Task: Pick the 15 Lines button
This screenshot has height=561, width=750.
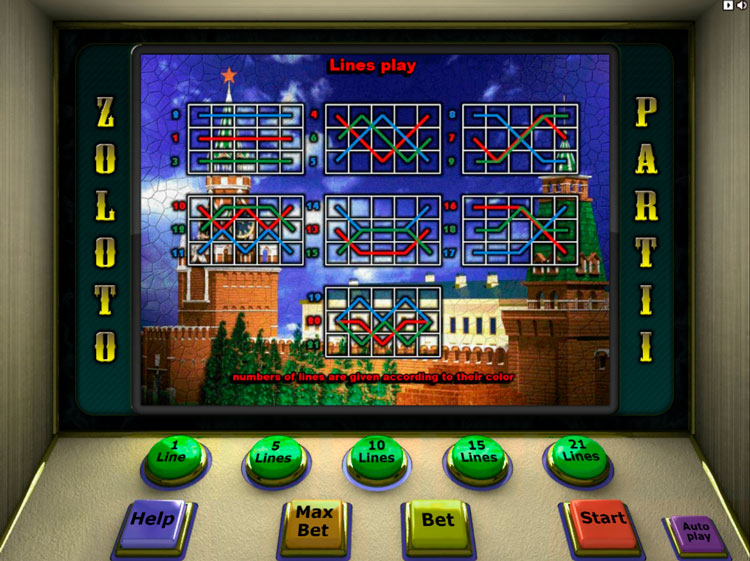Action: tap(478, 458)
